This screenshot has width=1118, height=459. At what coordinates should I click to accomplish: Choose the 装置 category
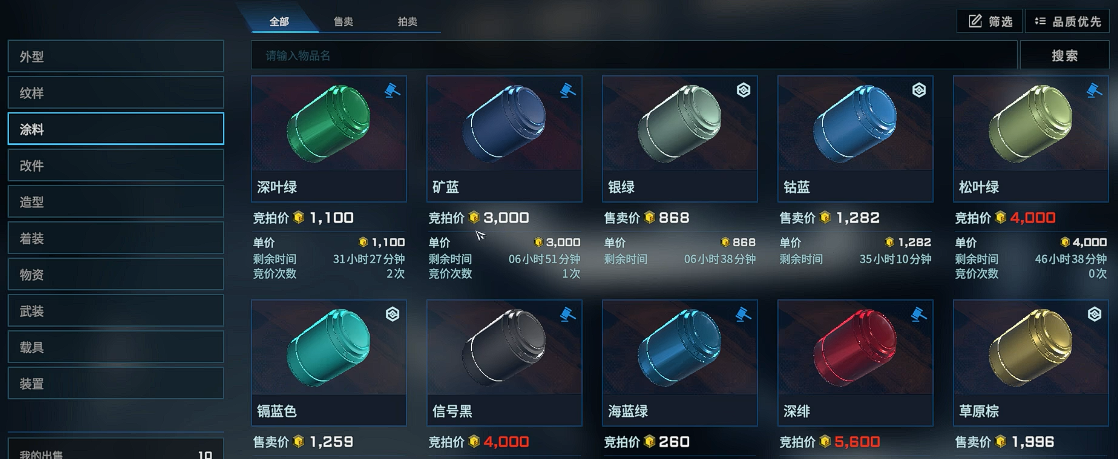pos(116,383)
